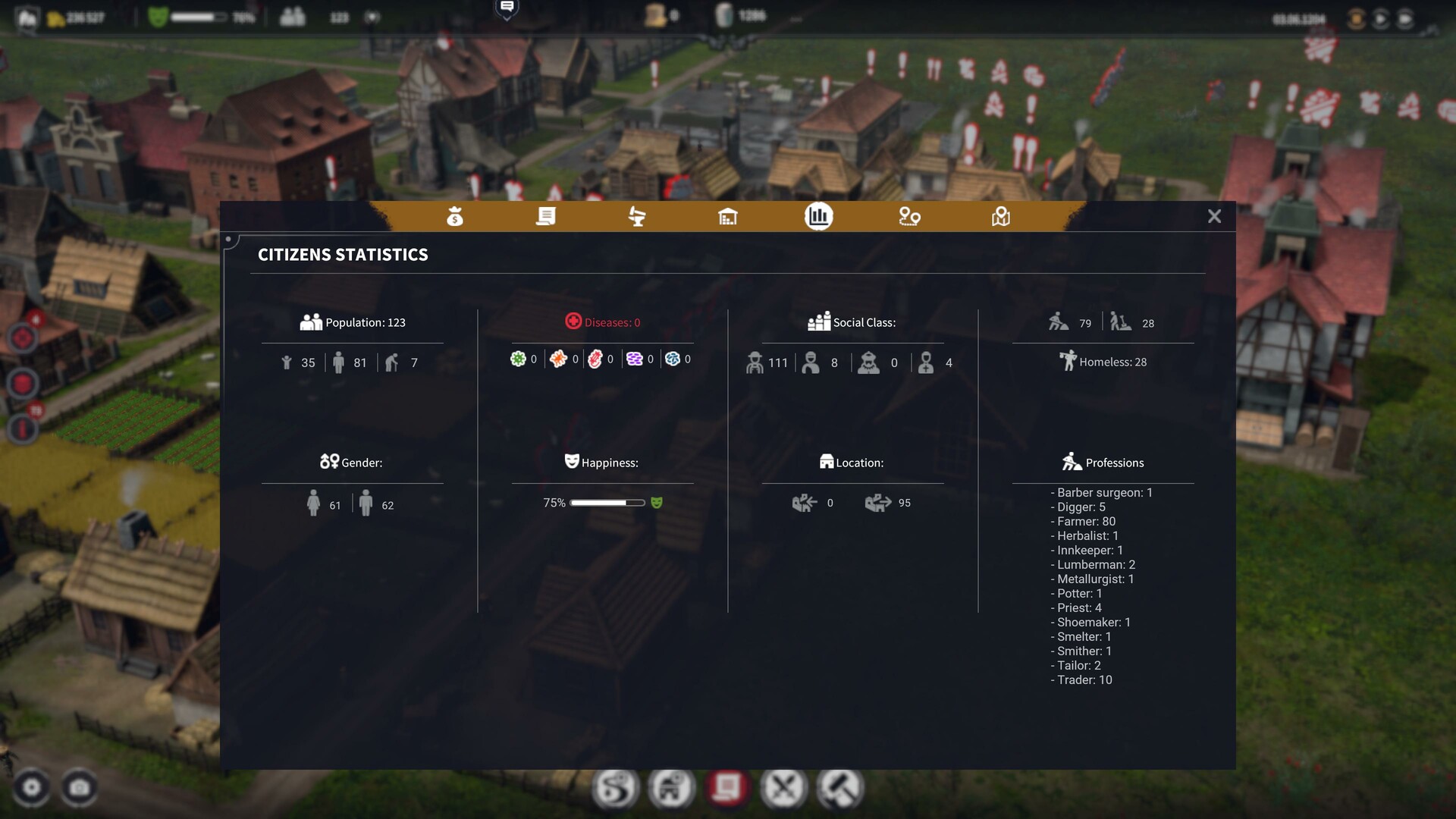Click the Homeless: 28 indicator
1456x819 pixels.
coord(1103,362)
